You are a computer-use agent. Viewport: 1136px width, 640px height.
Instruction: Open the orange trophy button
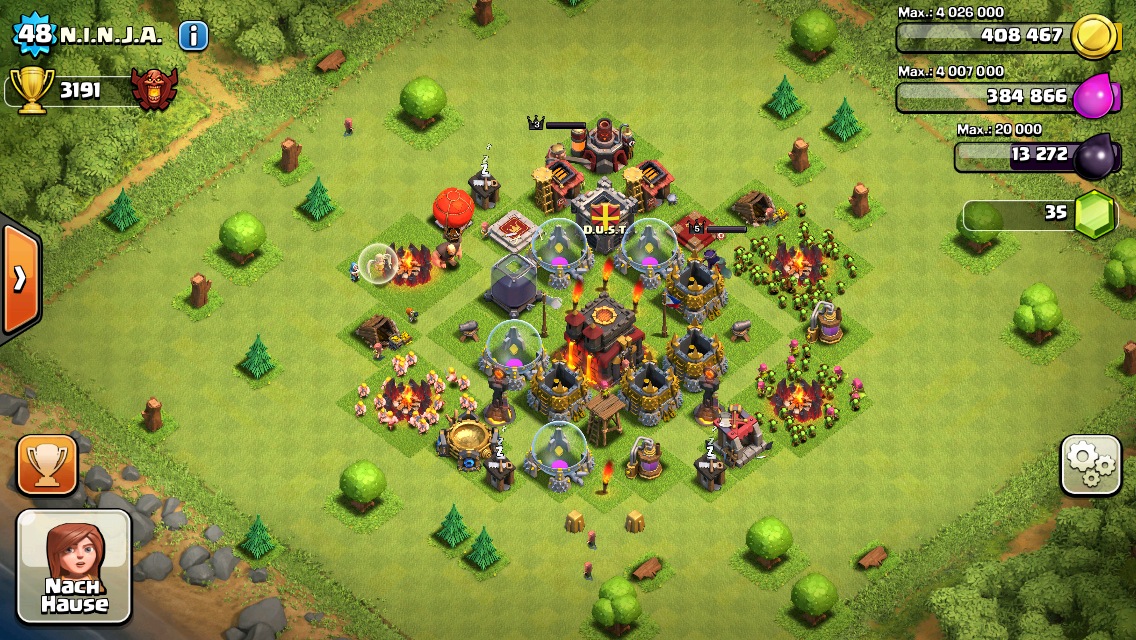(x=47, y=465)
